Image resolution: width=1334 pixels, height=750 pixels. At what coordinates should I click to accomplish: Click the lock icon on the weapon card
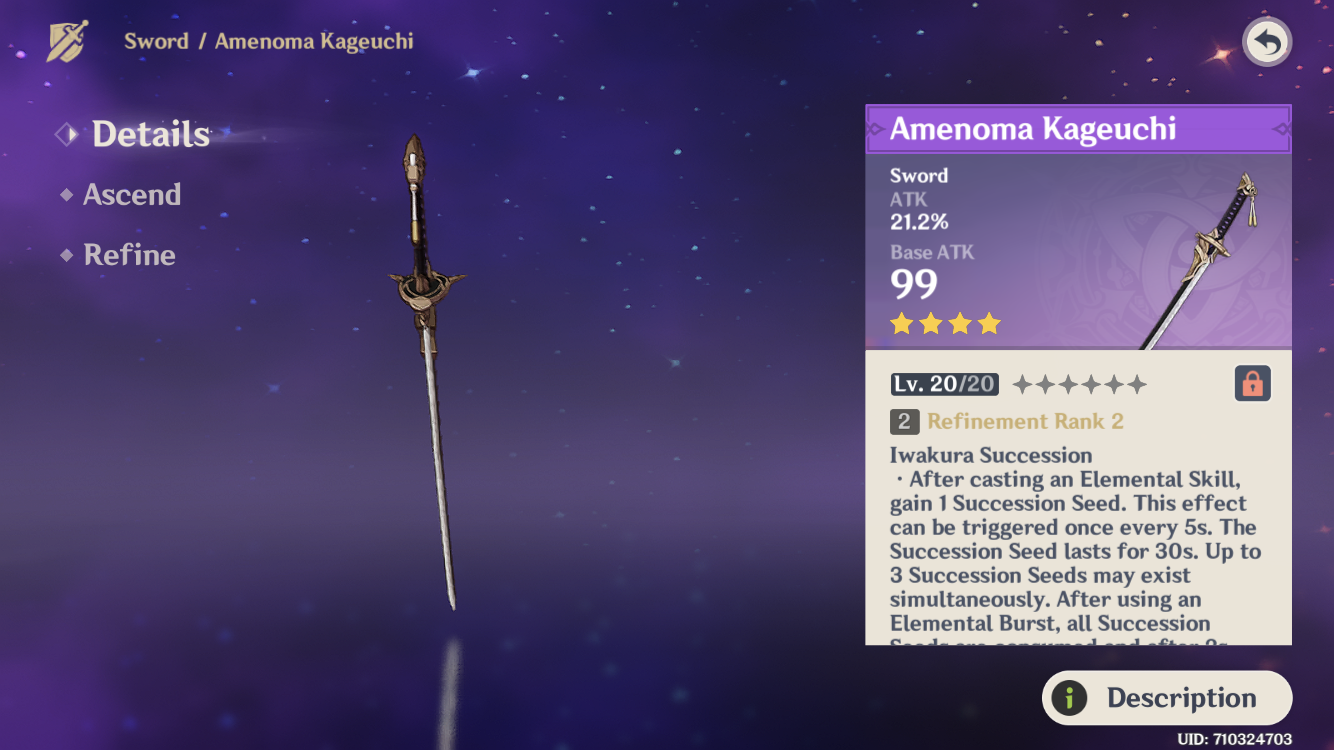1251,383
